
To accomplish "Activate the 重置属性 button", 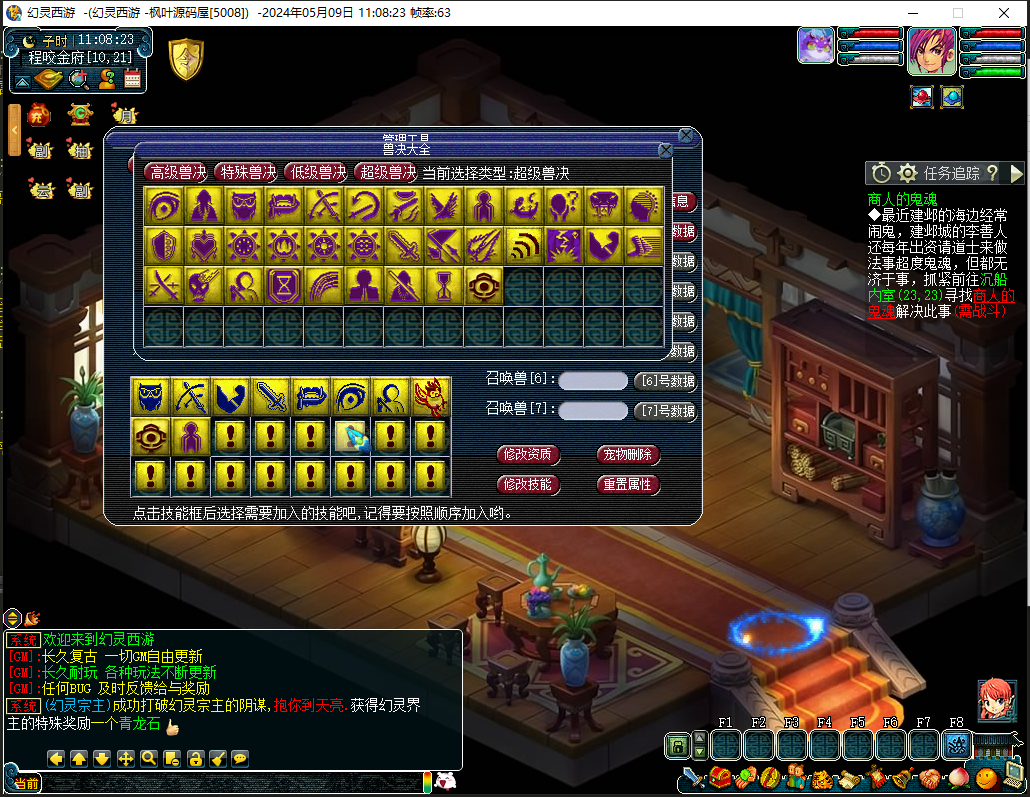I will coord(627,484).
